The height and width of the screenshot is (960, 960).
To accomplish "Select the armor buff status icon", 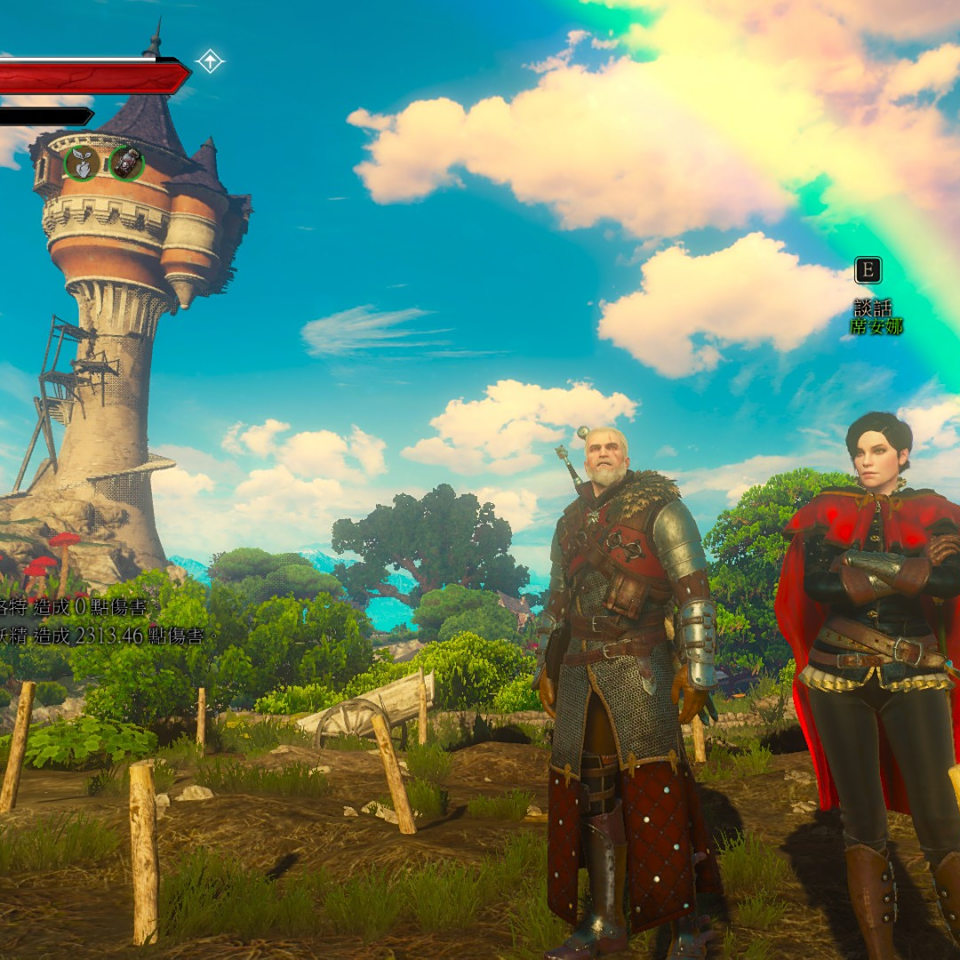I will tap(127, 163).
